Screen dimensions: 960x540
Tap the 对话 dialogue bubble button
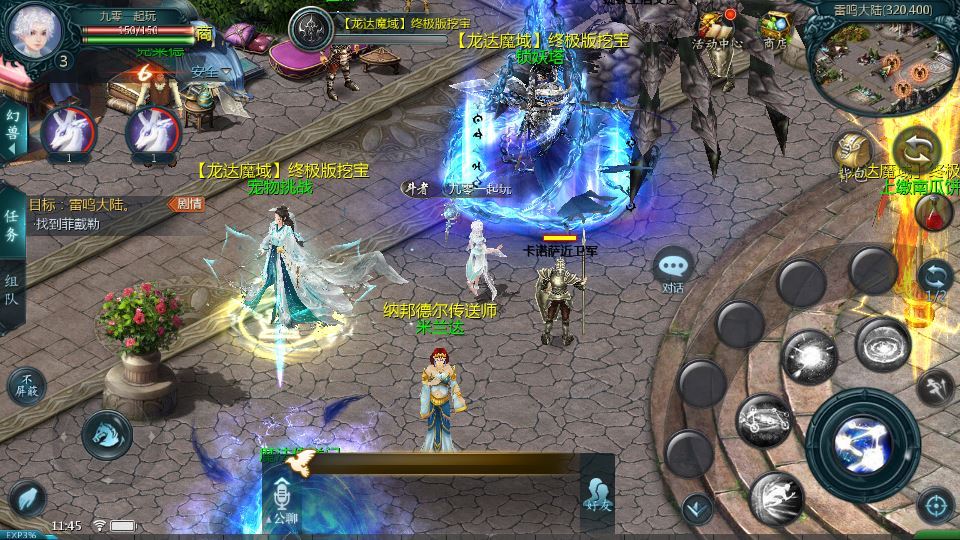[x=674, y=270]
